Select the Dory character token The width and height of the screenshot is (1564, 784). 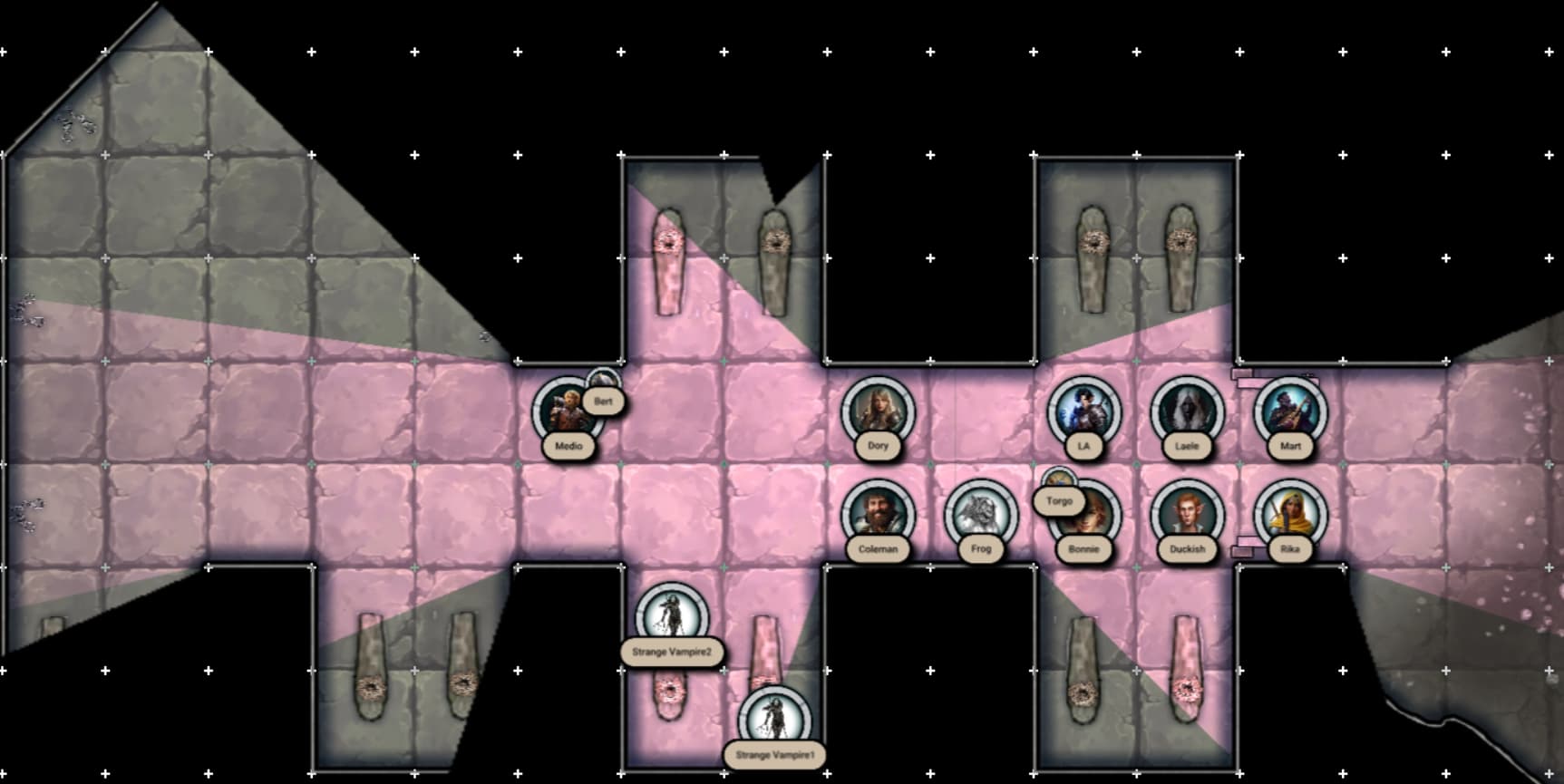[x=878, y=411]
